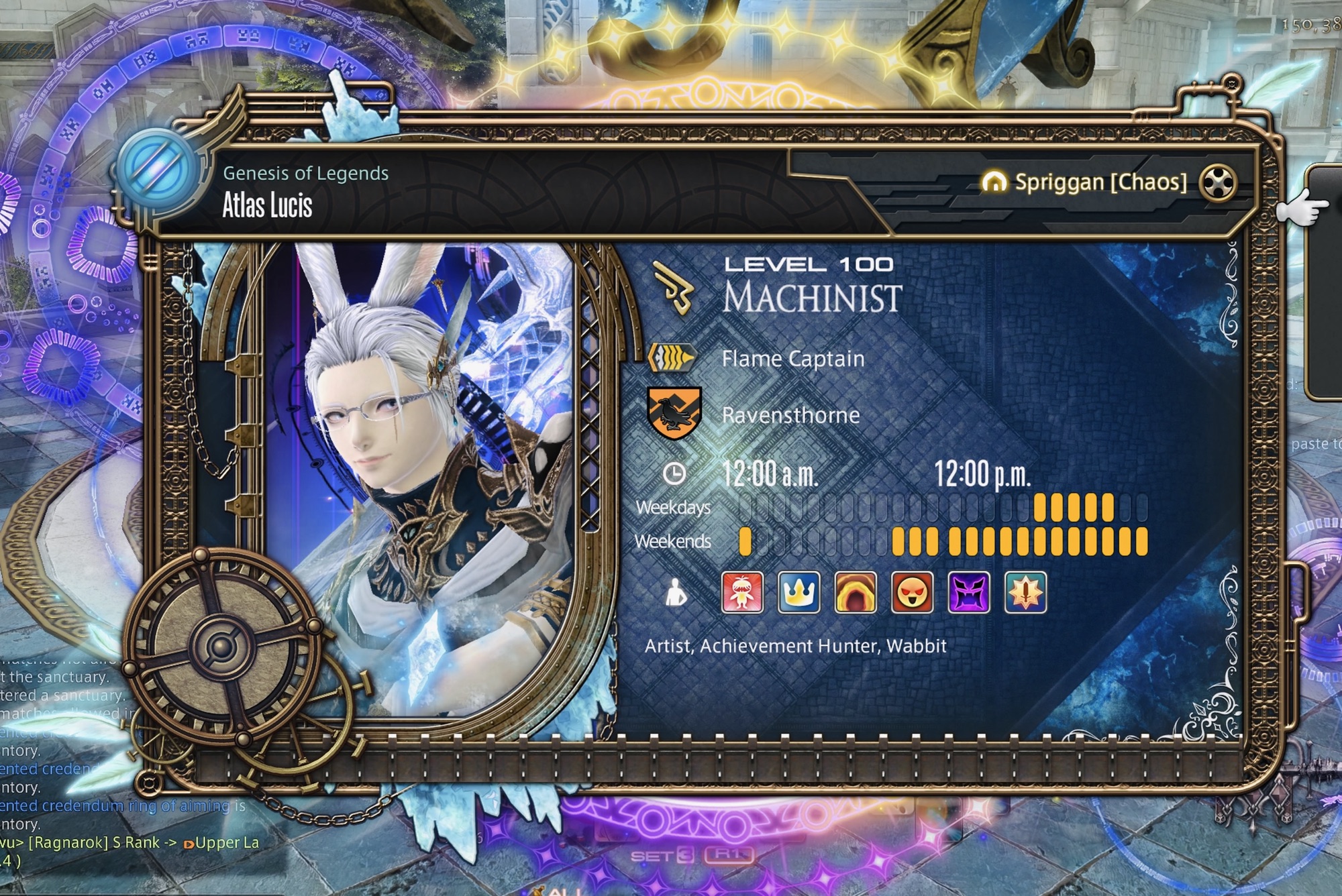1342x896 pixels.
Task: Select the red angry face playstyle icon
Action: (912, 592)
